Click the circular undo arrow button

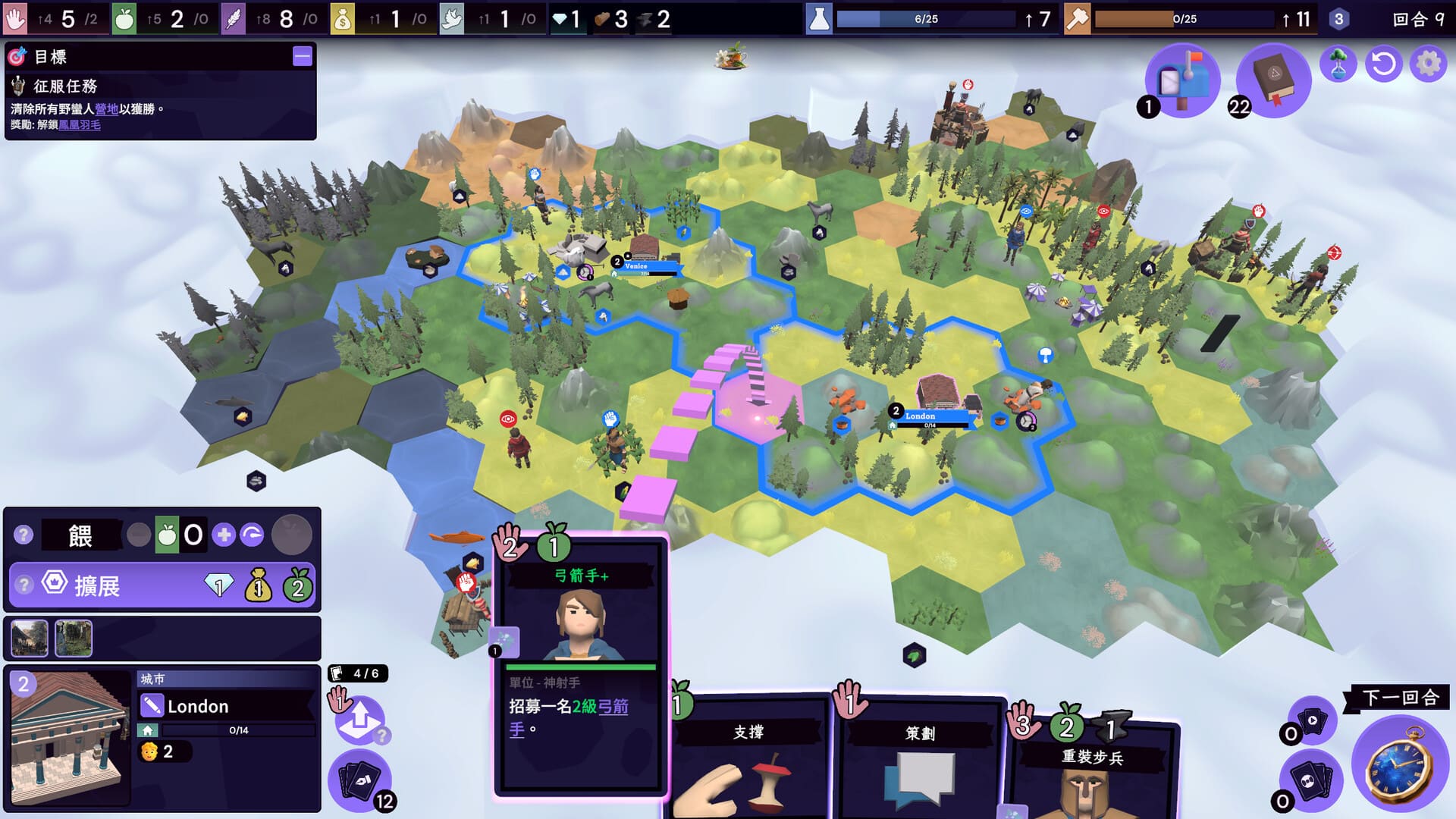click(1383, 64)
